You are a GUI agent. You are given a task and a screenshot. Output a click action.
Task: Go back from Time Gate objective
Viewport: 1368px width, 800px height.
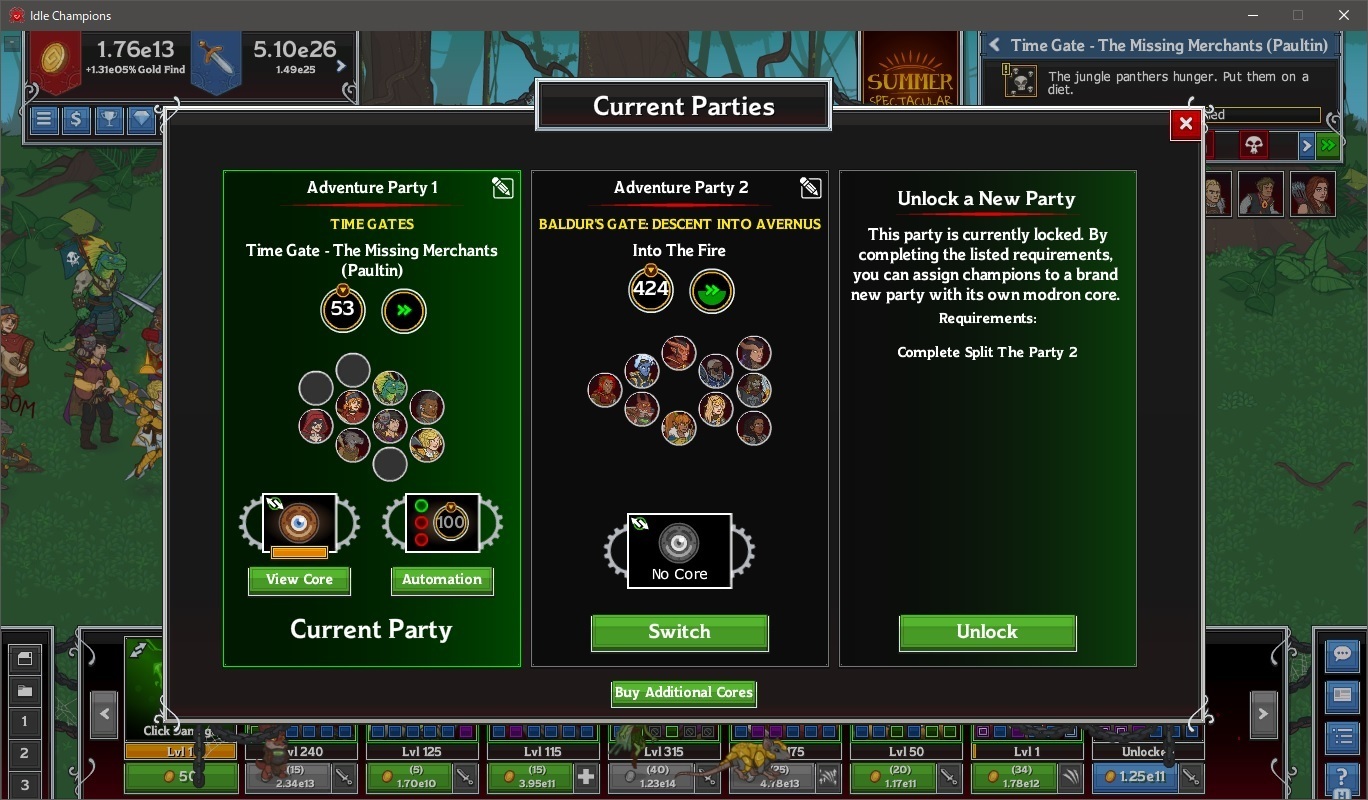pos(994,45)
